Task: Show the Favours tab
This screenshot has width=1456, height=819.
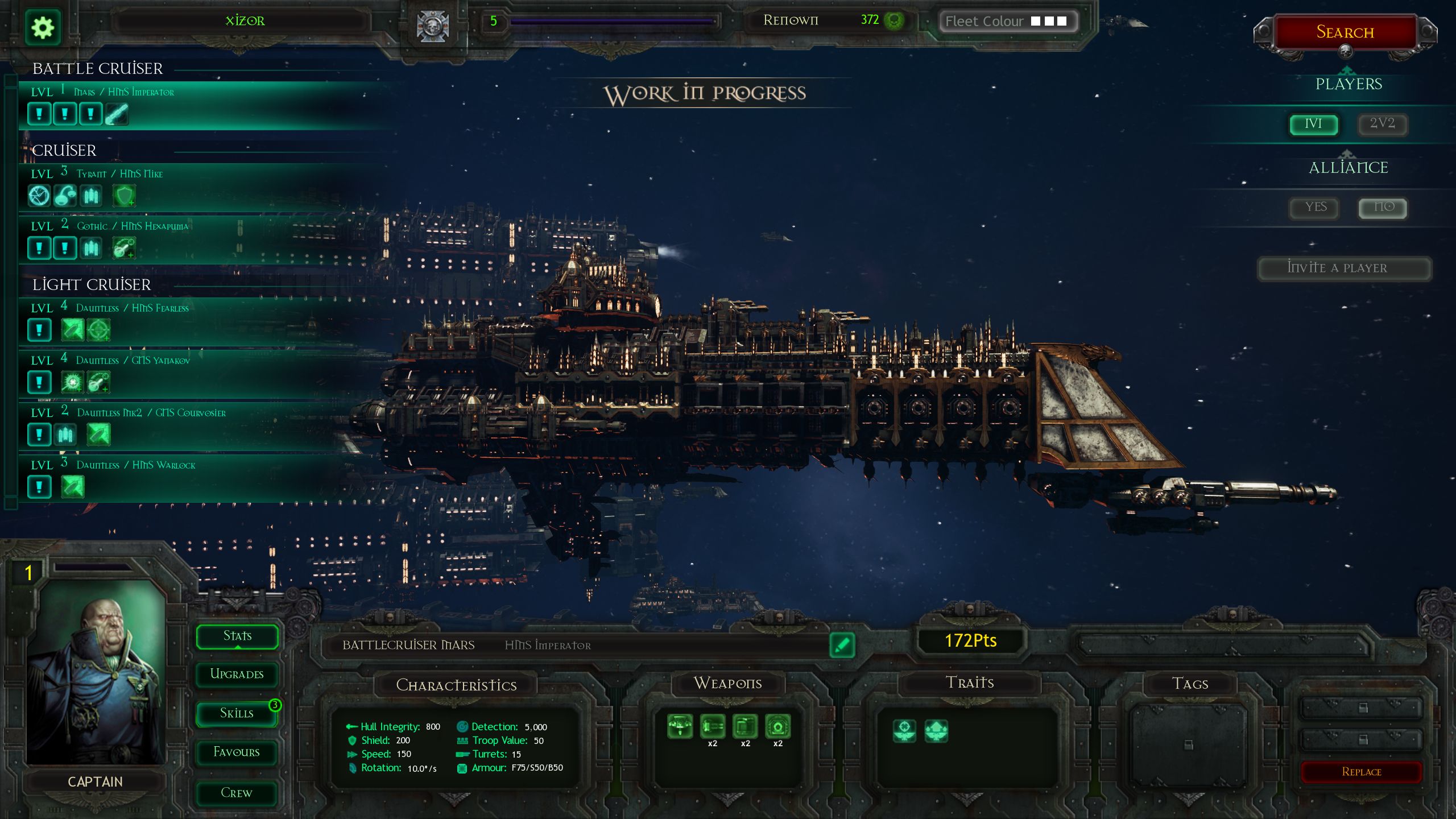Action: (x=237, y=752)
